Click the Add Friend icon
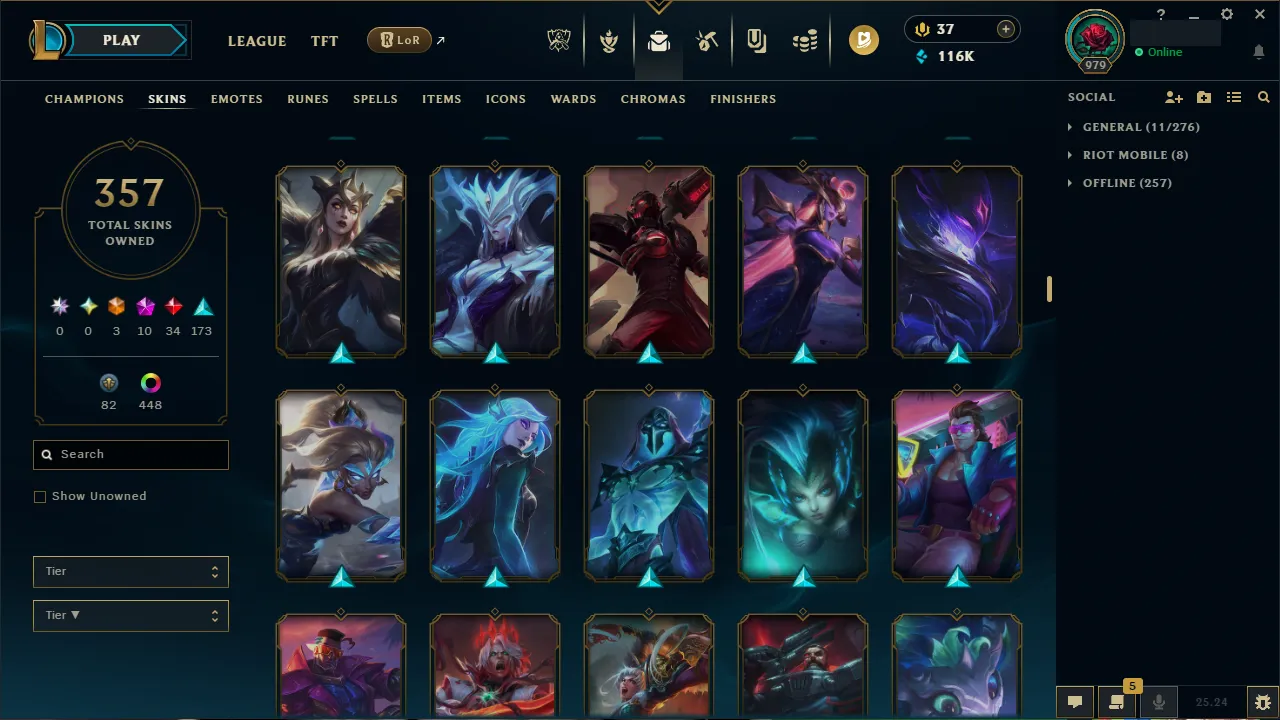 [1173, 97]
